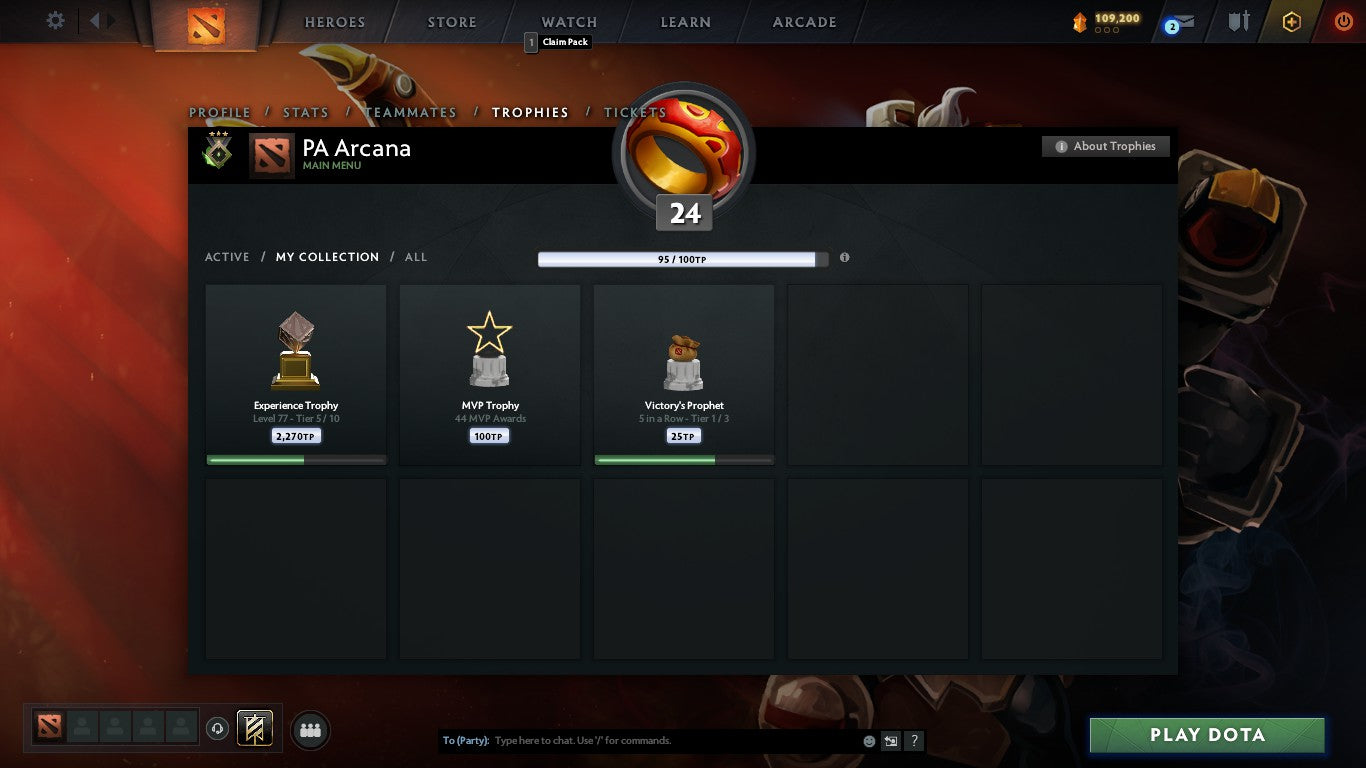Switch to the ACTIVE trophies tab

point(227,257)
